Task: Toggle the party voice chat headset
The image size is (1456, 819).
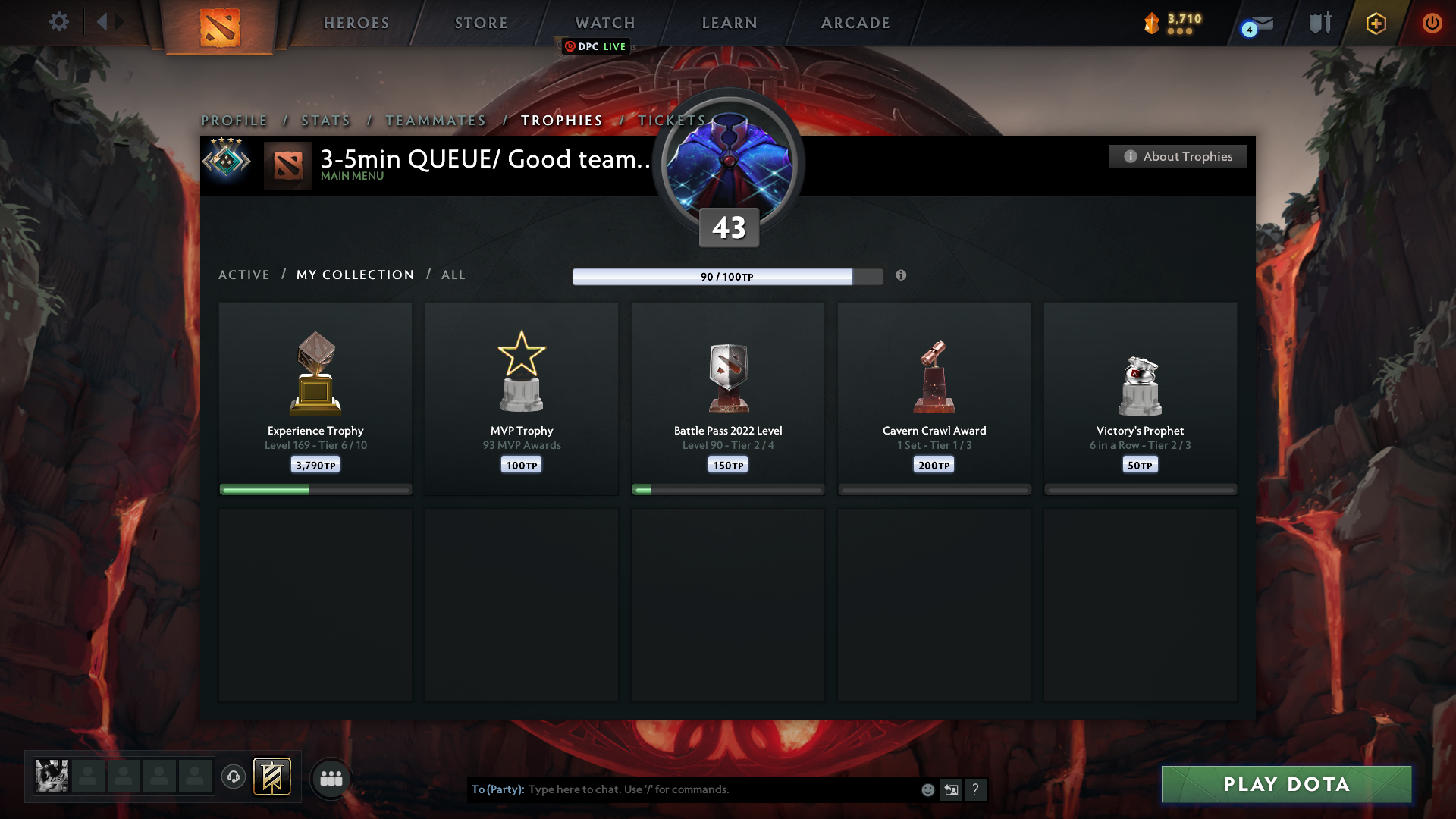Action: pyautogui.click(x=233, y=777)
